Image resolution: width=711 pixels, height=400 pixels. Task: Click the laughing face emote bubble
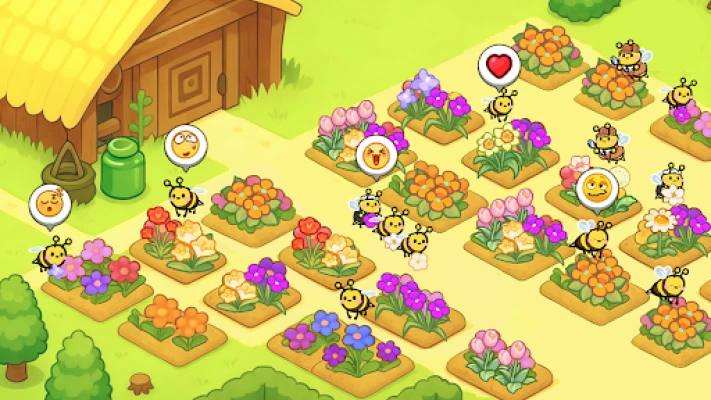pyautogui.click(x=376, y=155)
